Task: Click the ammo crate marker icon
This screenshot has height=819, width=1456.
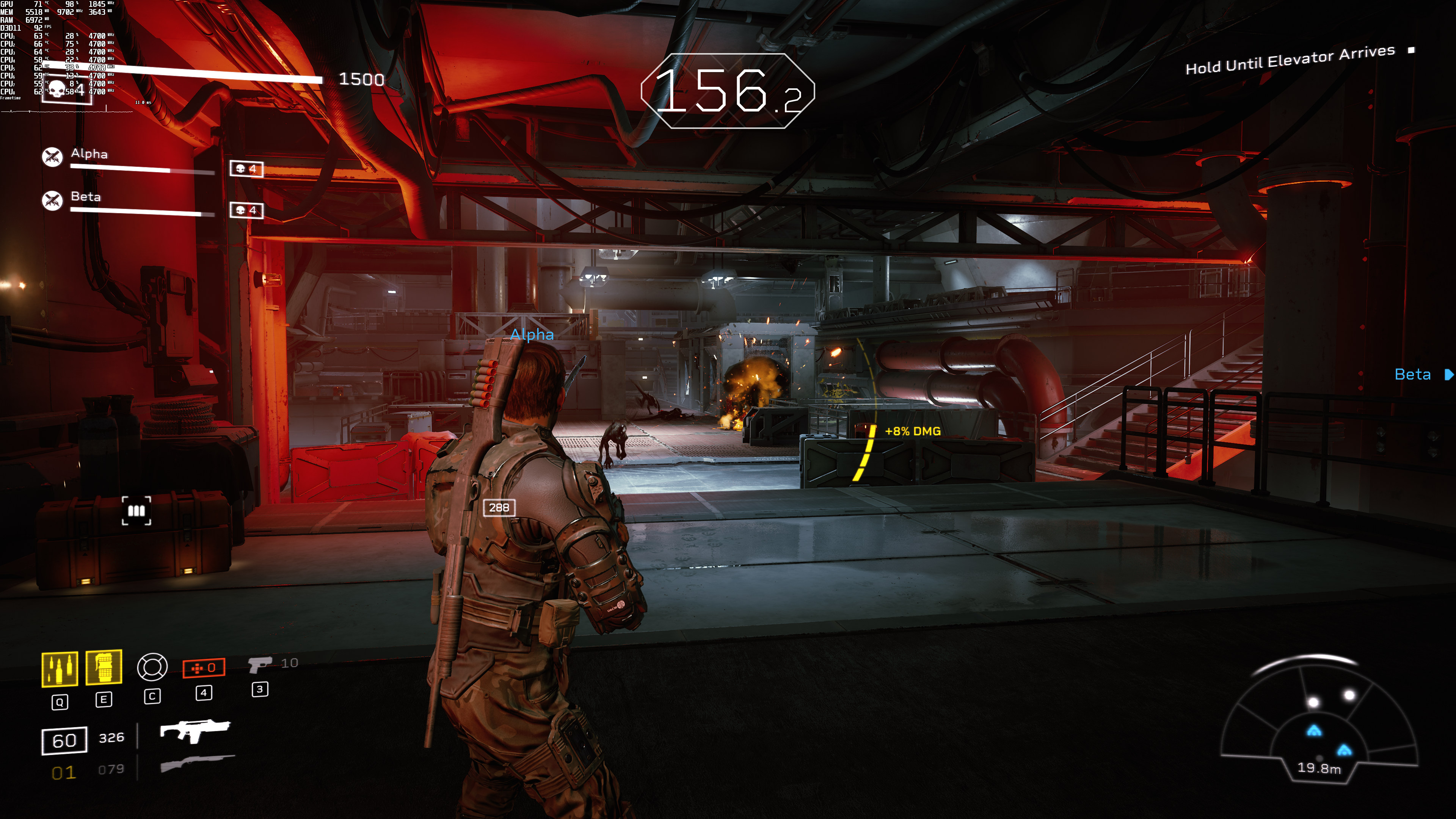Action: coord(136,511)
